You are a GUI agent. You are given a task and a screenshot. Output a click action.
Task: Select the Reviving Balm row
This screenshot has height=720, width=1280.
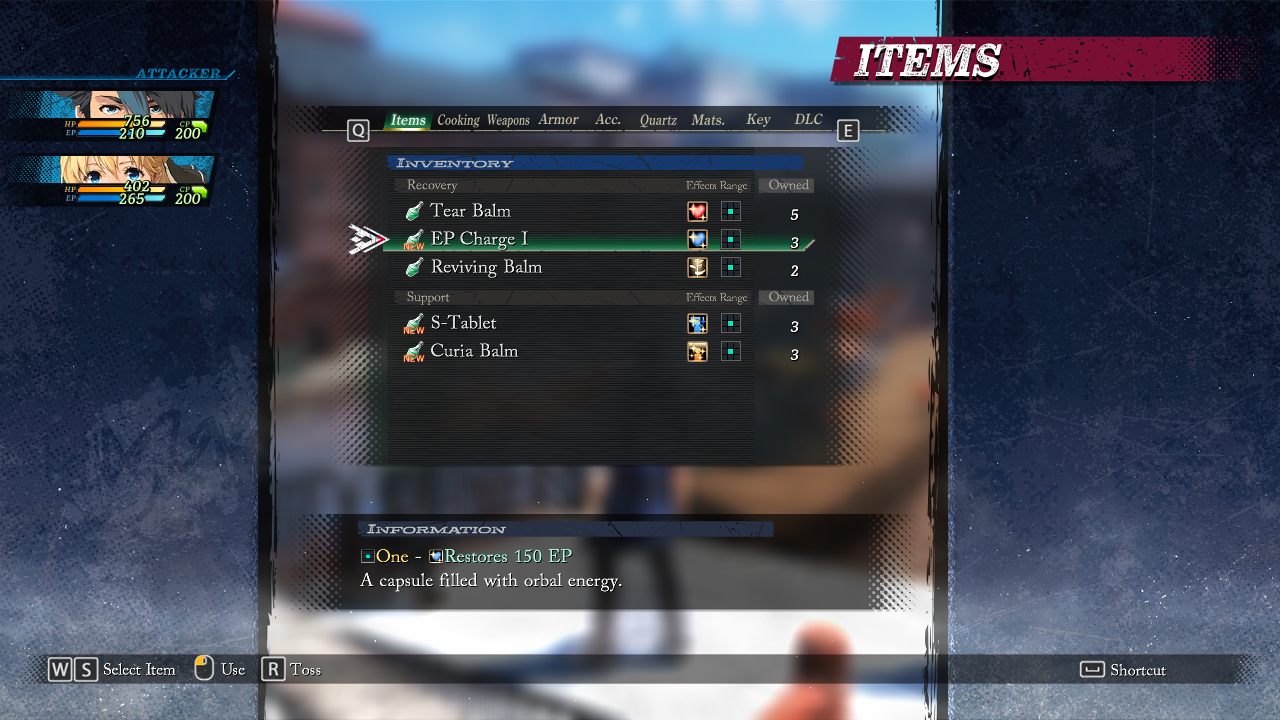486,267
